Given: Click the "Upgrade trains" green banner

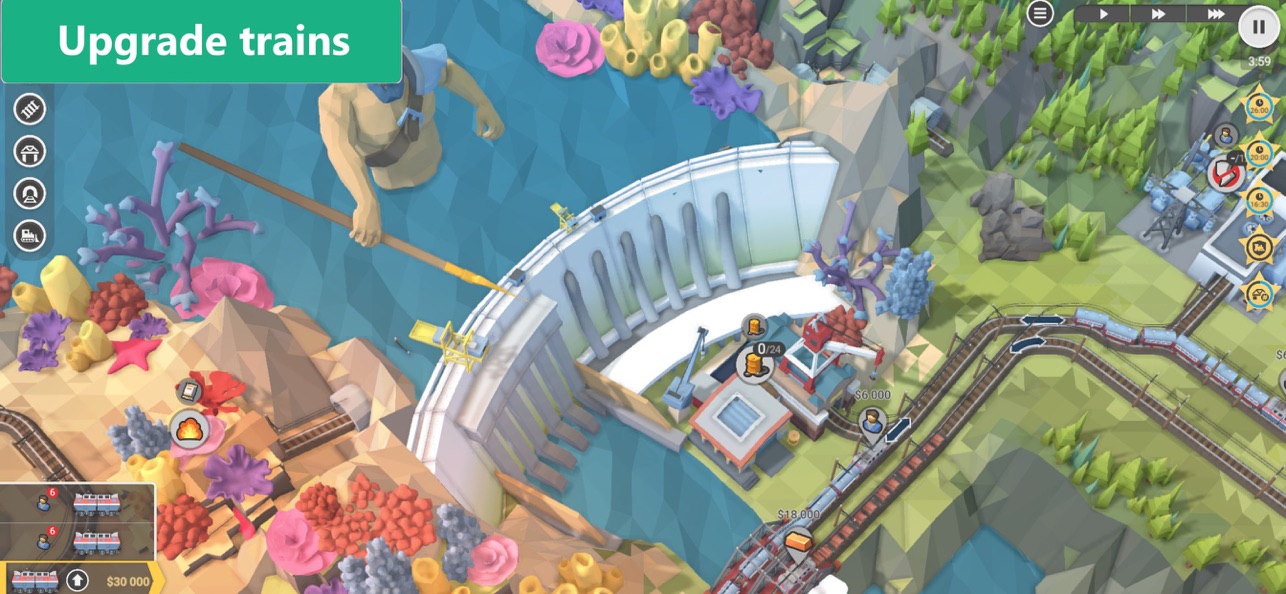Looking at the screenshot, I should [x=201, y=41].
